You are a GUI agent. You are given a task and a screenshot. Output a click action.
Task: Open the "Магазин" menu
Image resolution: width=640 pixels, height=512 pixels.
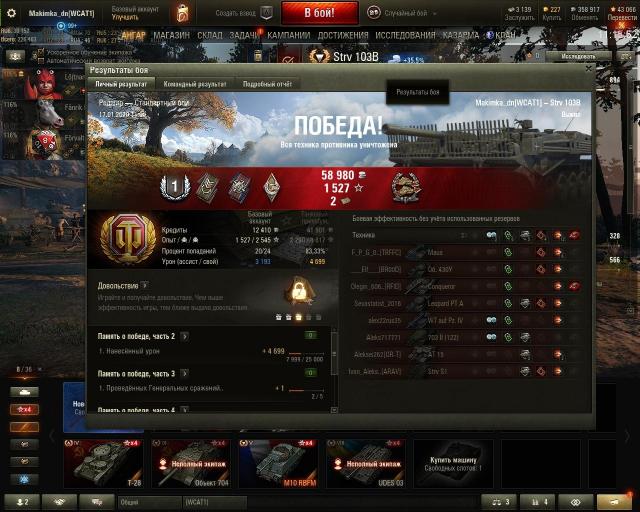pyautogui.click(x=171, y=34)
